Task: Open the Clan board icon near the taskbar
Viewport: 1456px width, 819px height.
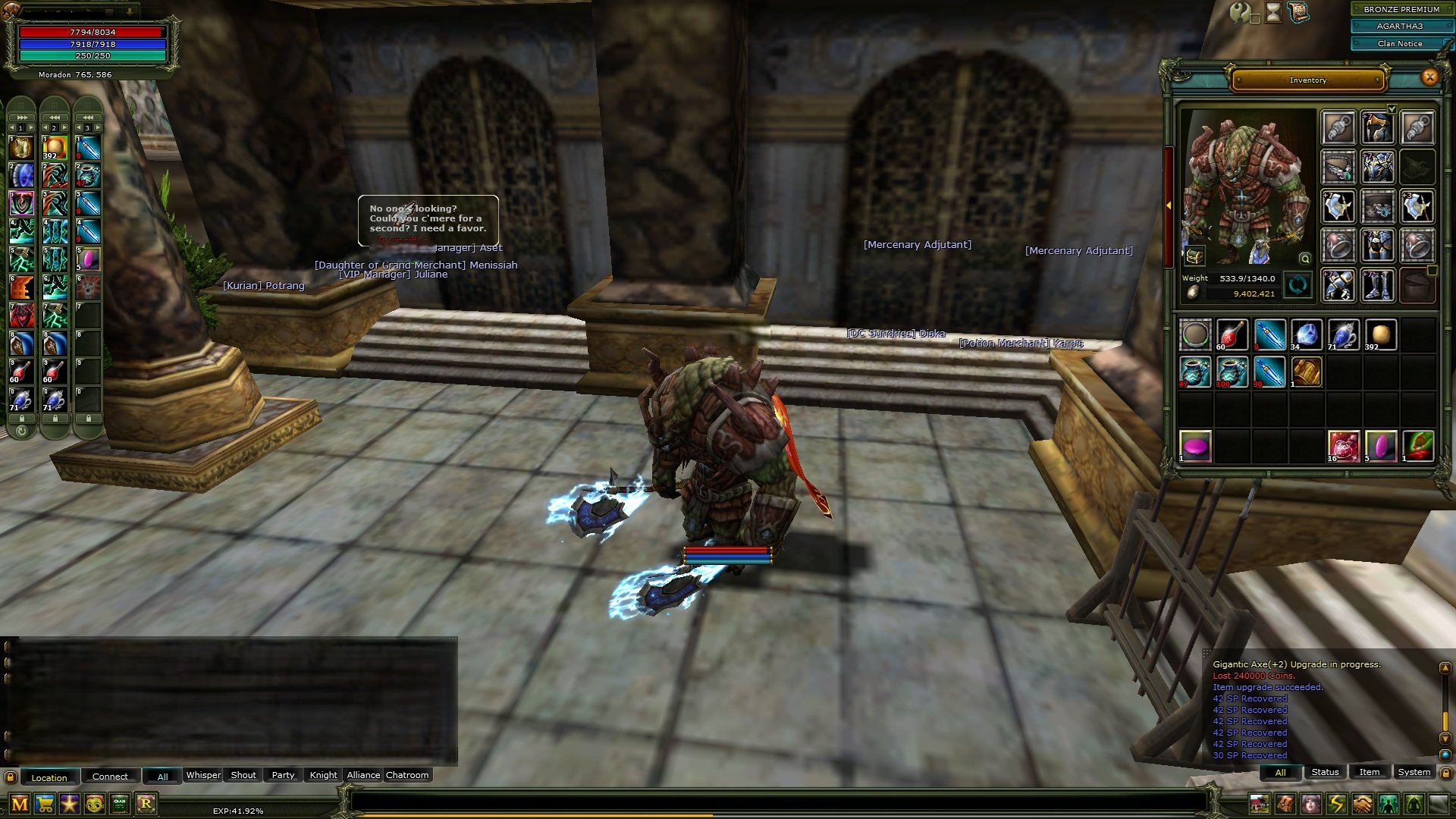Action: click(119, 803)
